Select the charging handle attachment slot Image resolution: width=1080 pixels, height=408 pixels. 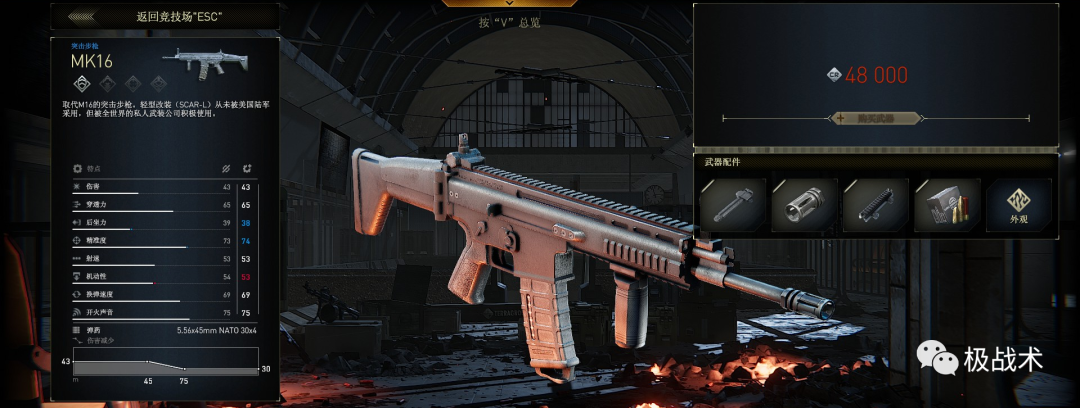pyautogui.click(x=732, y=205)
